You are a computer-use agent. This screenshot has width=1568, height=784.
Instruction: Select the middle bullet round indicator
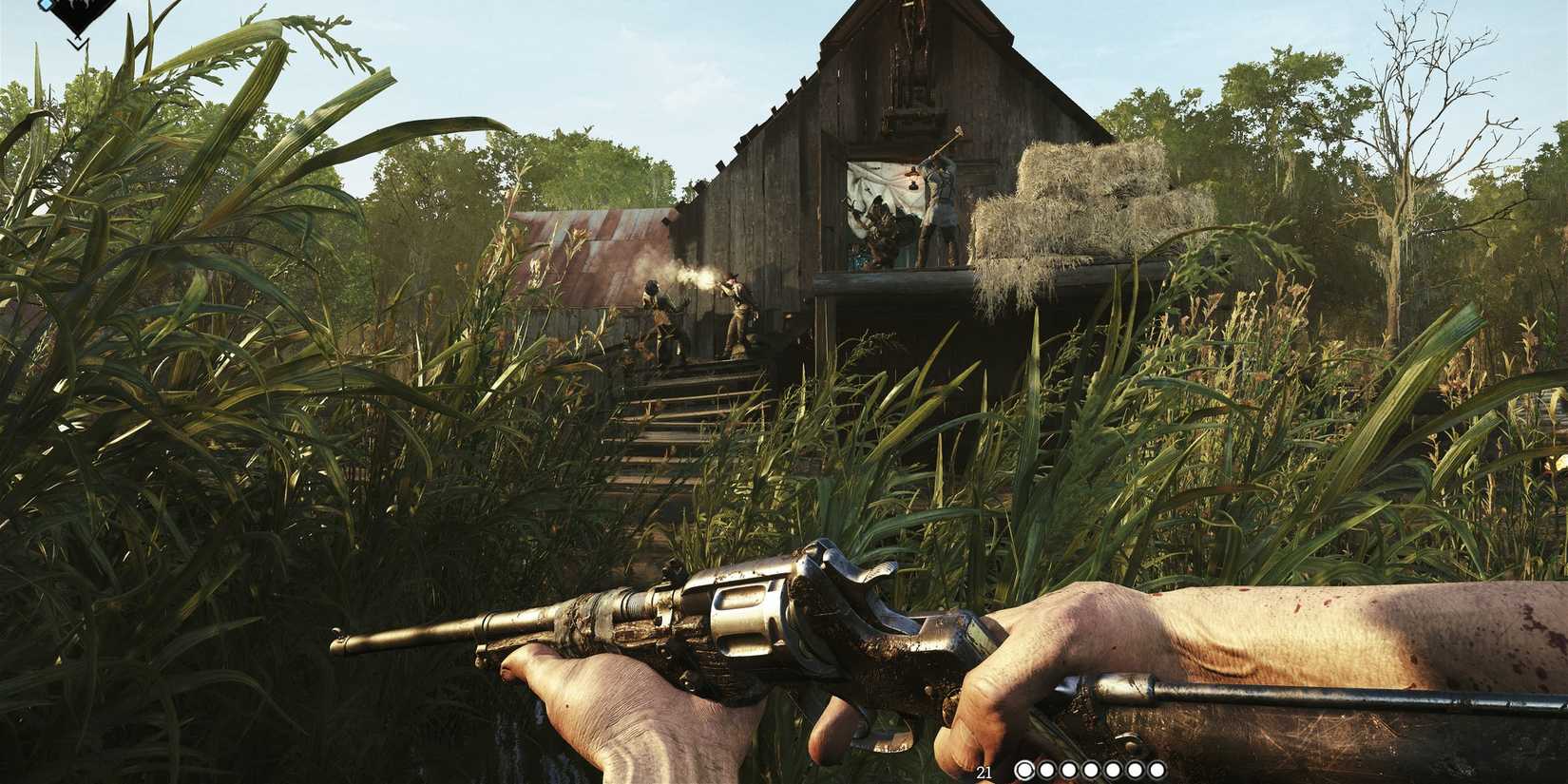[1091, 769]
